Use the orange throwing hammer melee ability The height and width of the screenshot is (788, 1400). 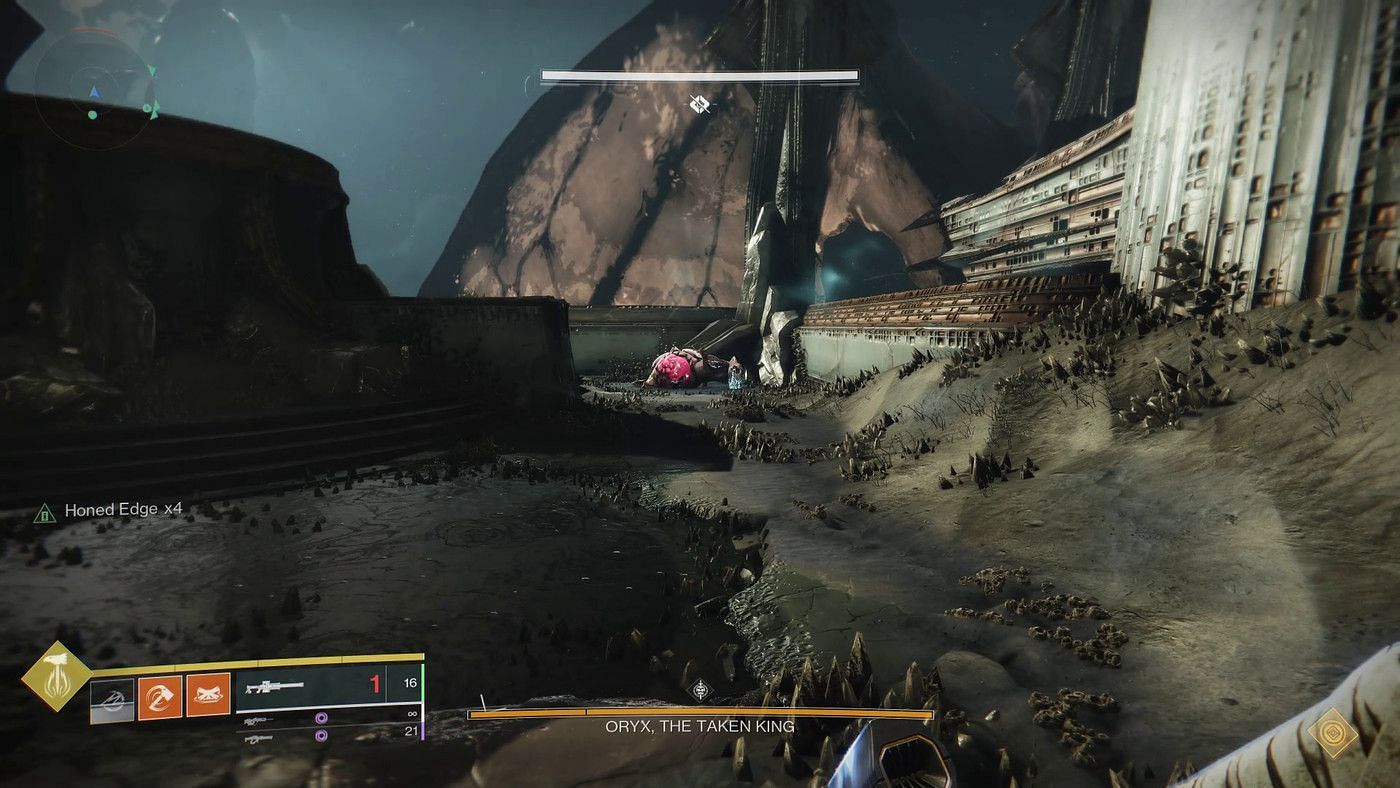tap(159, 696)
